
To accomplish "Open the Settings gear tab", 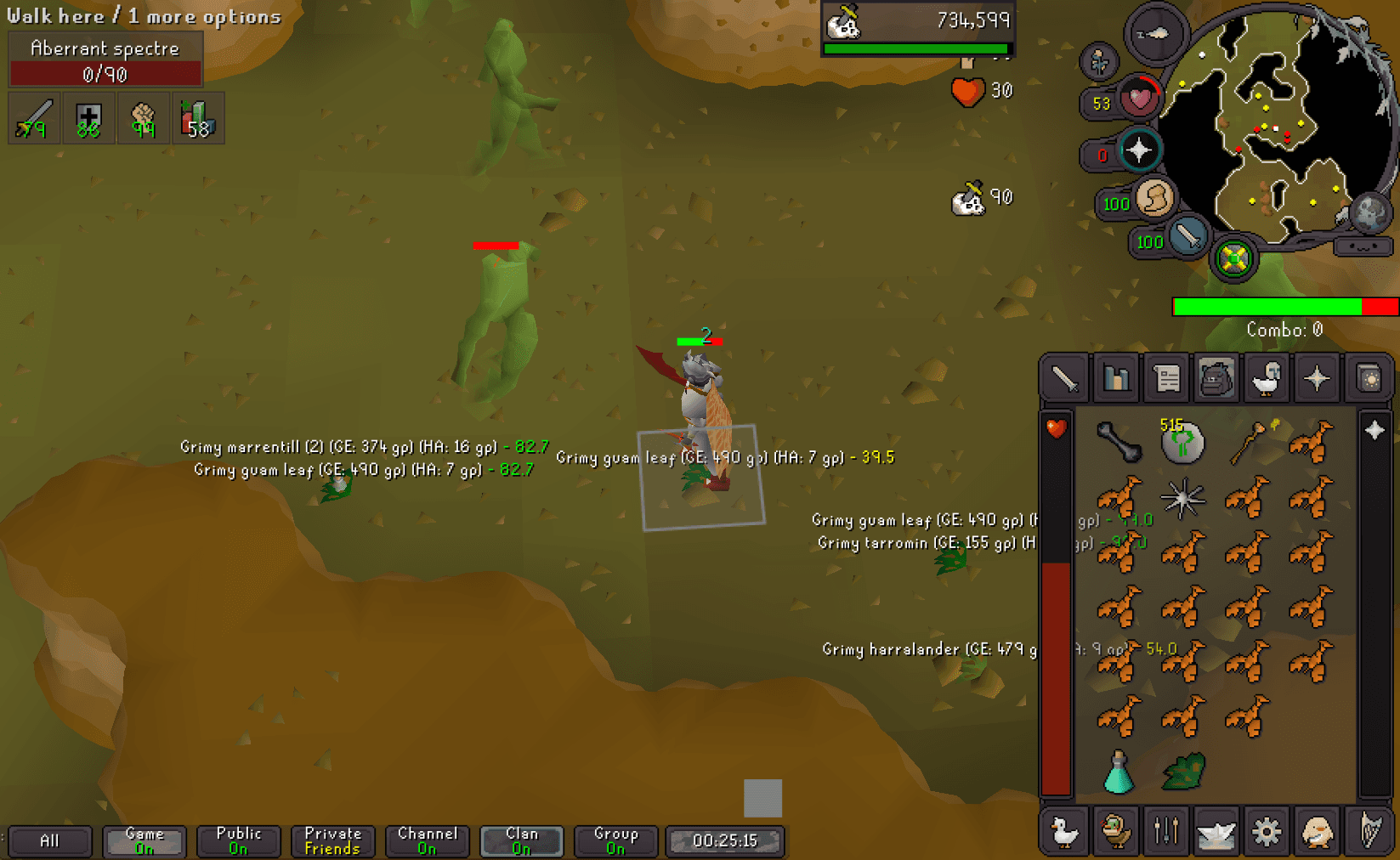I will coord(1267,831).
